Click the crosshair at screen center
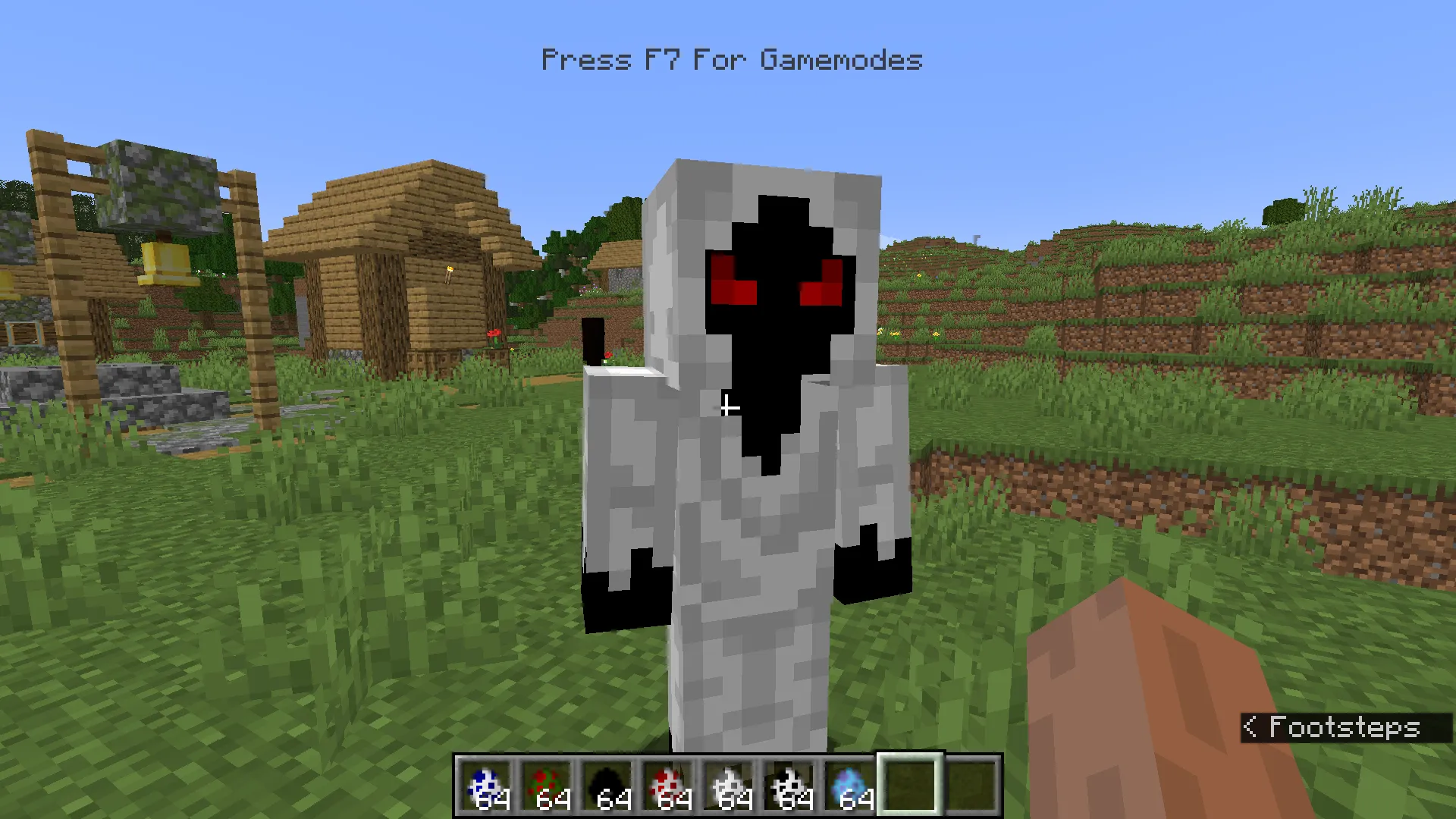 point(728,409)
